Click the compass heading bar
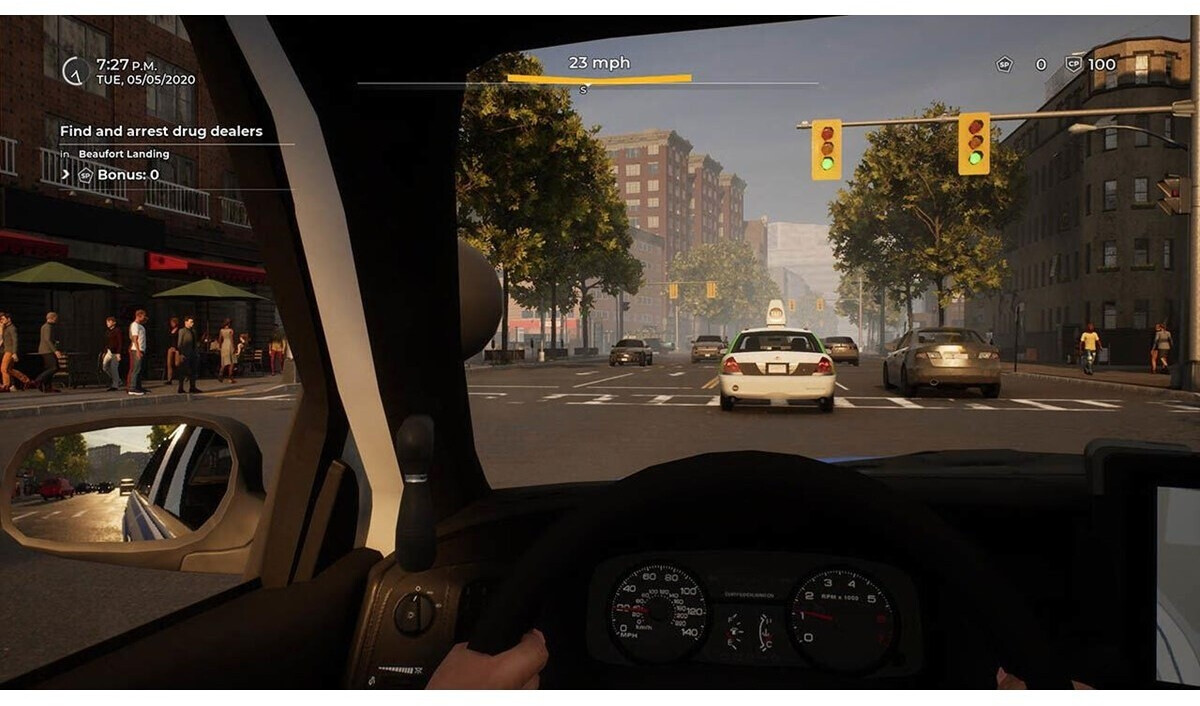 coord(598,79)
